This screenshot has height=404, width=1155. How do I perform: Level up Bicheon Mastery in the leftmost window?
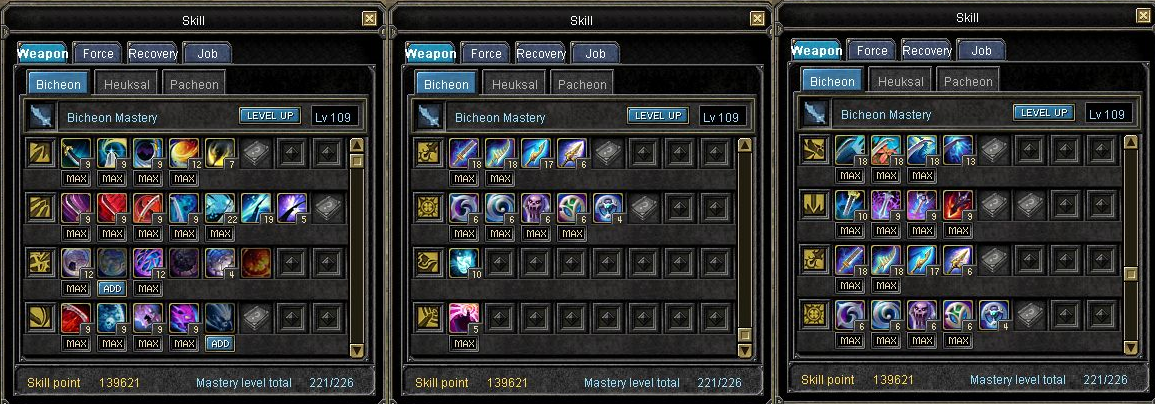coord(270,116)
